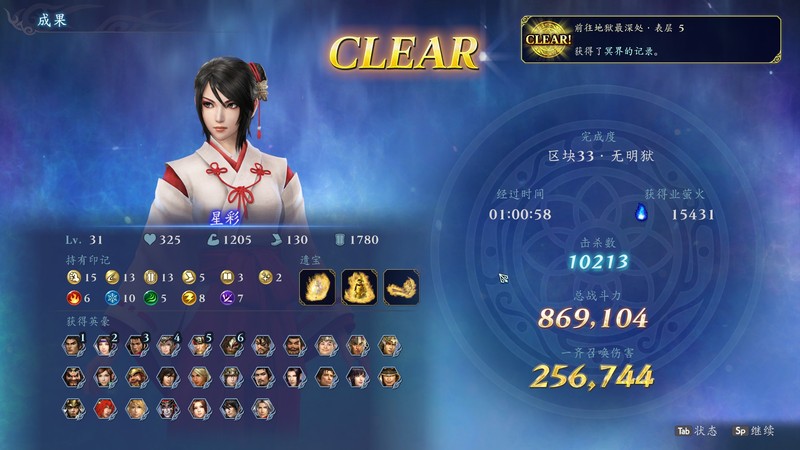
Task: Select the first golden relic icon
Action: tap(316, 286)
